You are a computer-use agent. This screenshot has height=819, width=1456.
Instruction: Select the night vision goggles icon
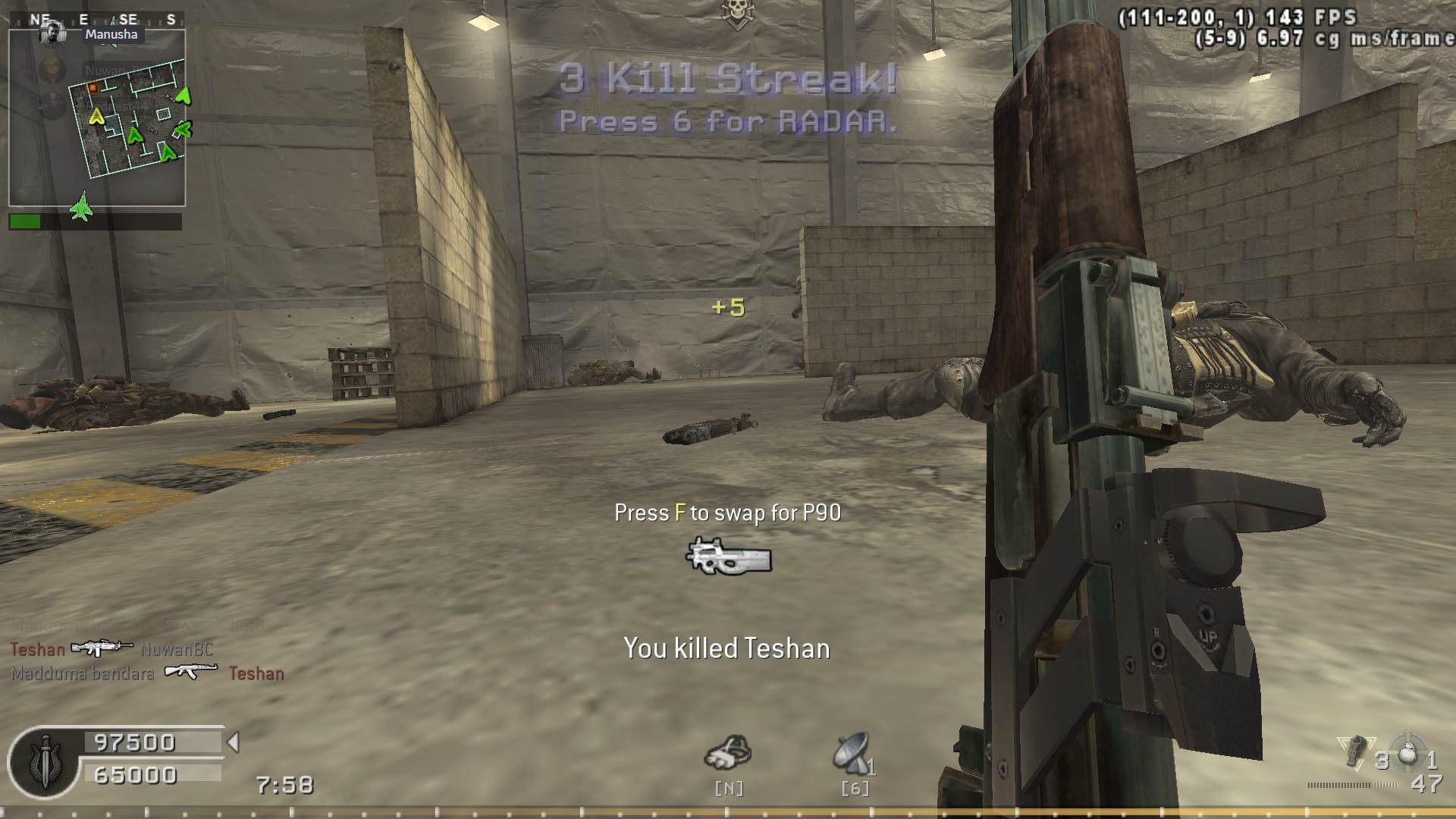click(x=728, y=753)
